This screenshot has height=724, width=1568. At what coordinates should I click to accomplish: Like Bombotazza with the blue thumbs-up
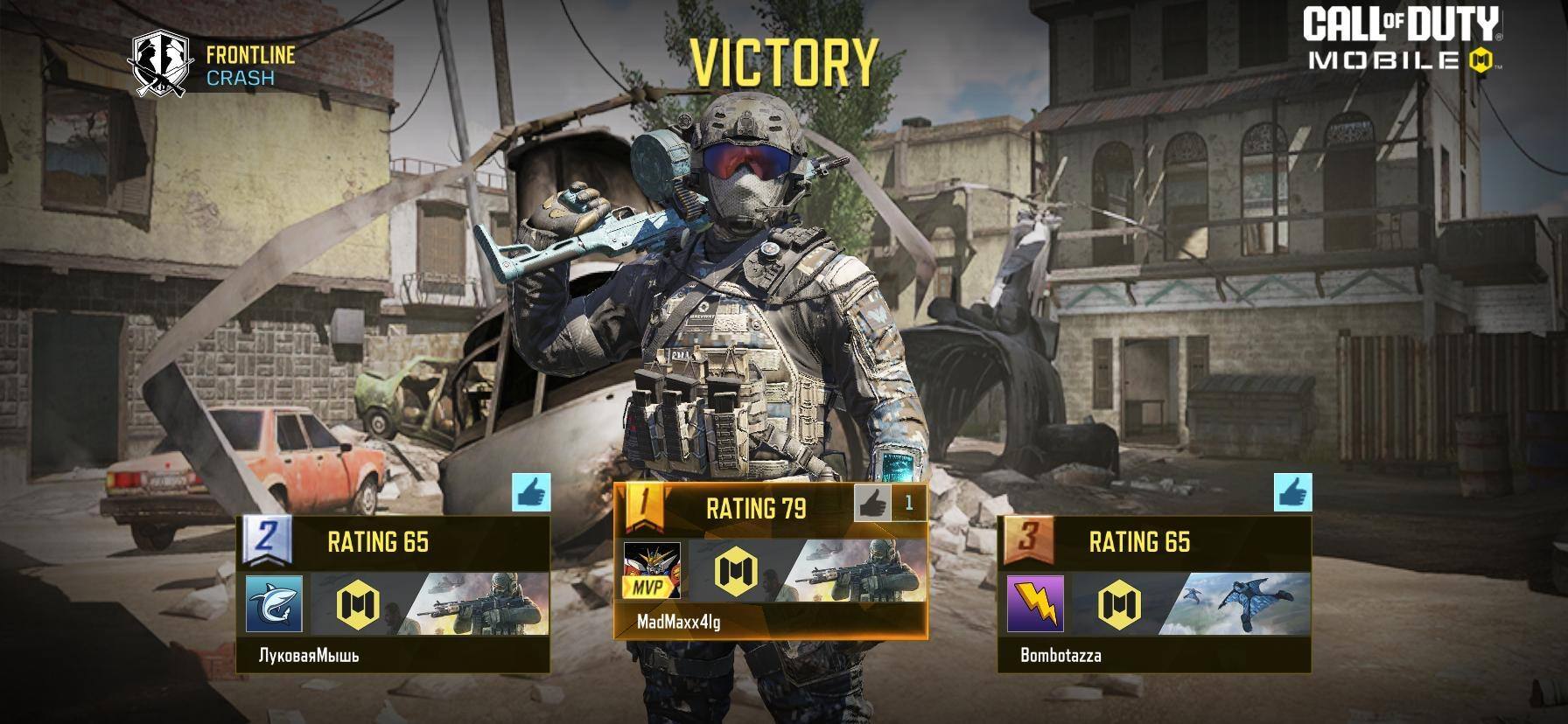click(x=1292, y=492)
